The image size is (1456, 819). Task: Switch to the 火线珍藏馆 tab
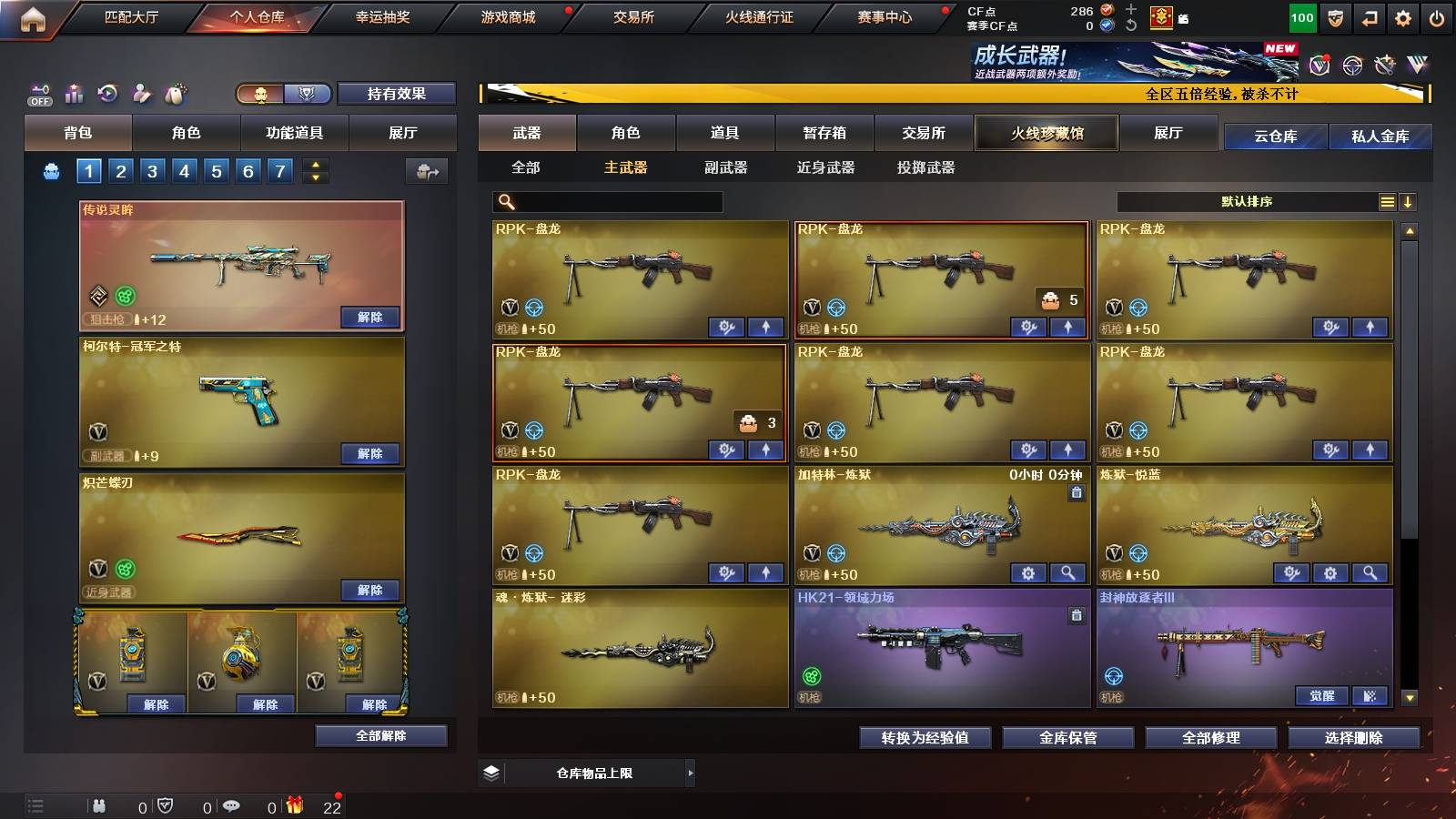click(x=1046, y=133)
